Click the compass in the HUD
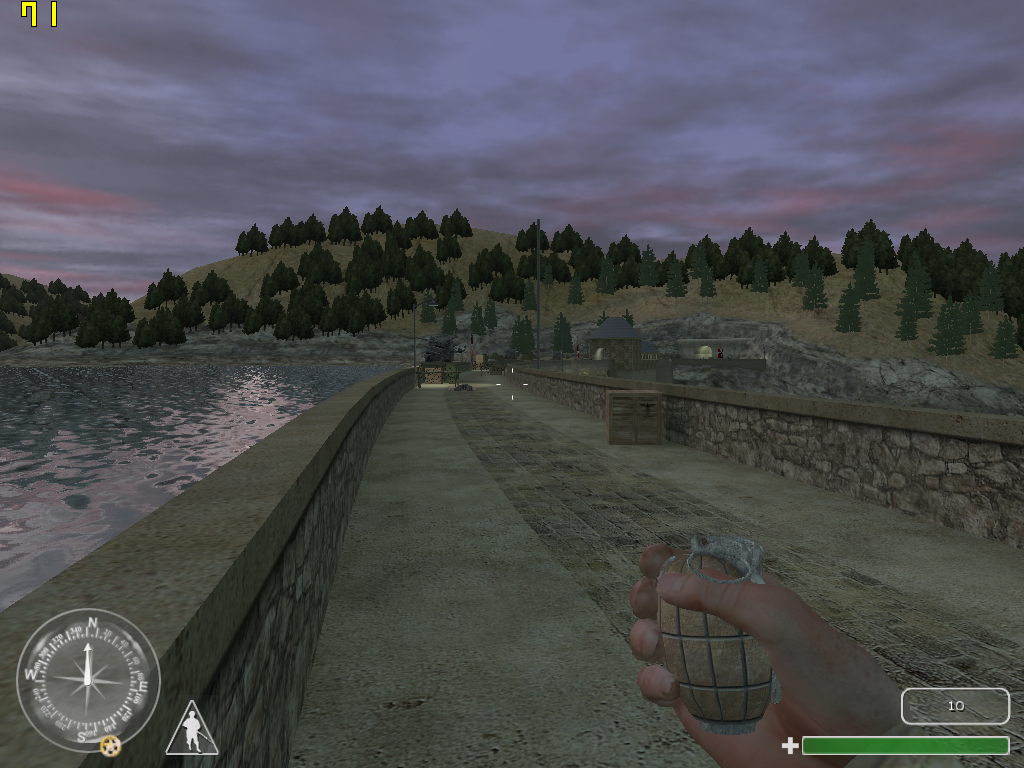 click(88, 679)
